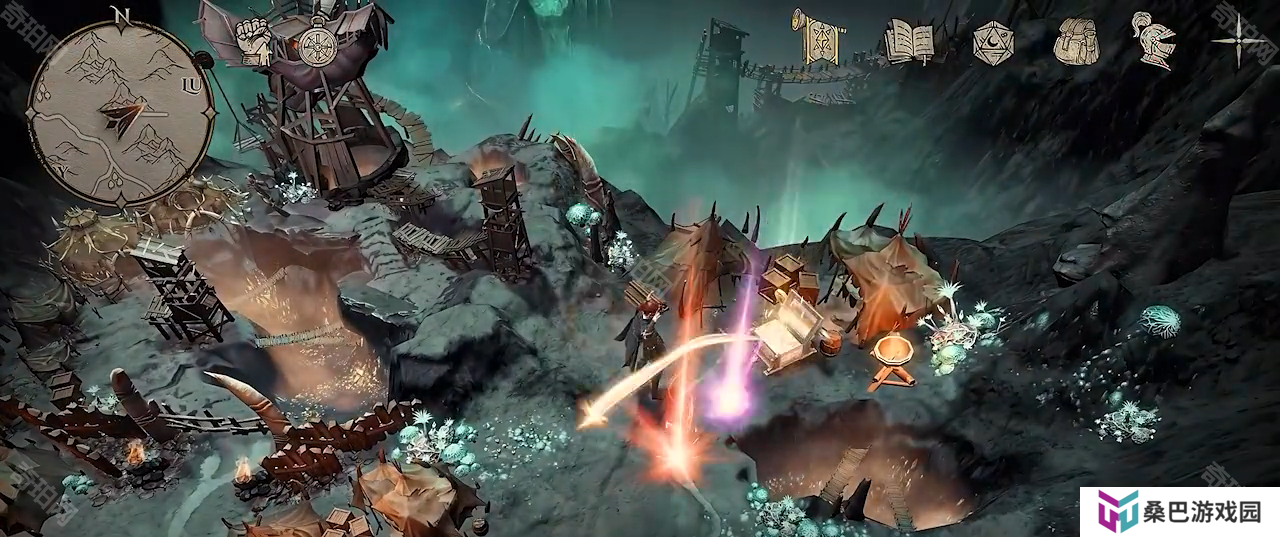Open the journal book icon
Screen dimensions: 1280x537
click(x=909, y=42)
